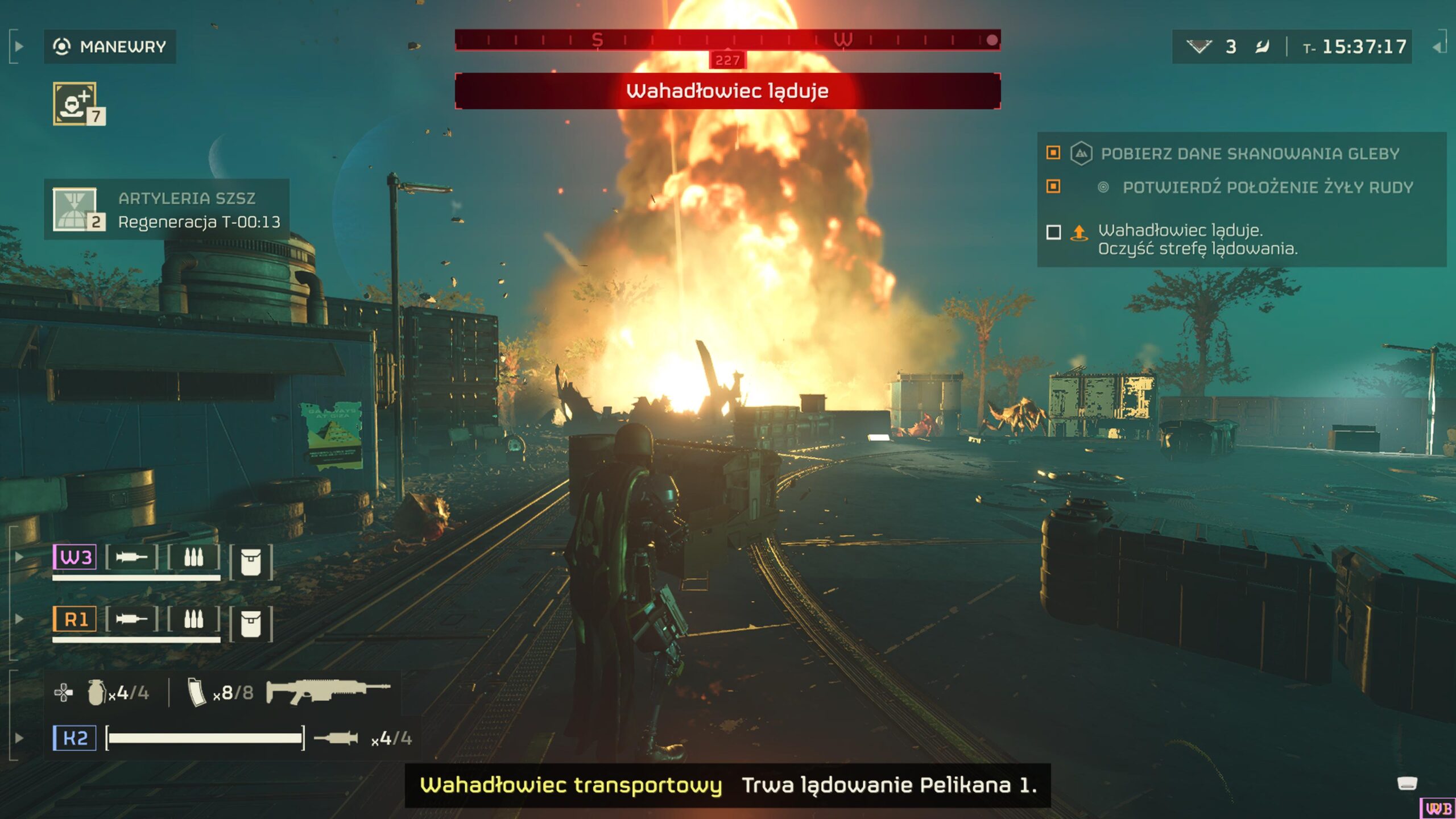Select the grenade icon
The image size is (1456, 819).
click(96, 692)
